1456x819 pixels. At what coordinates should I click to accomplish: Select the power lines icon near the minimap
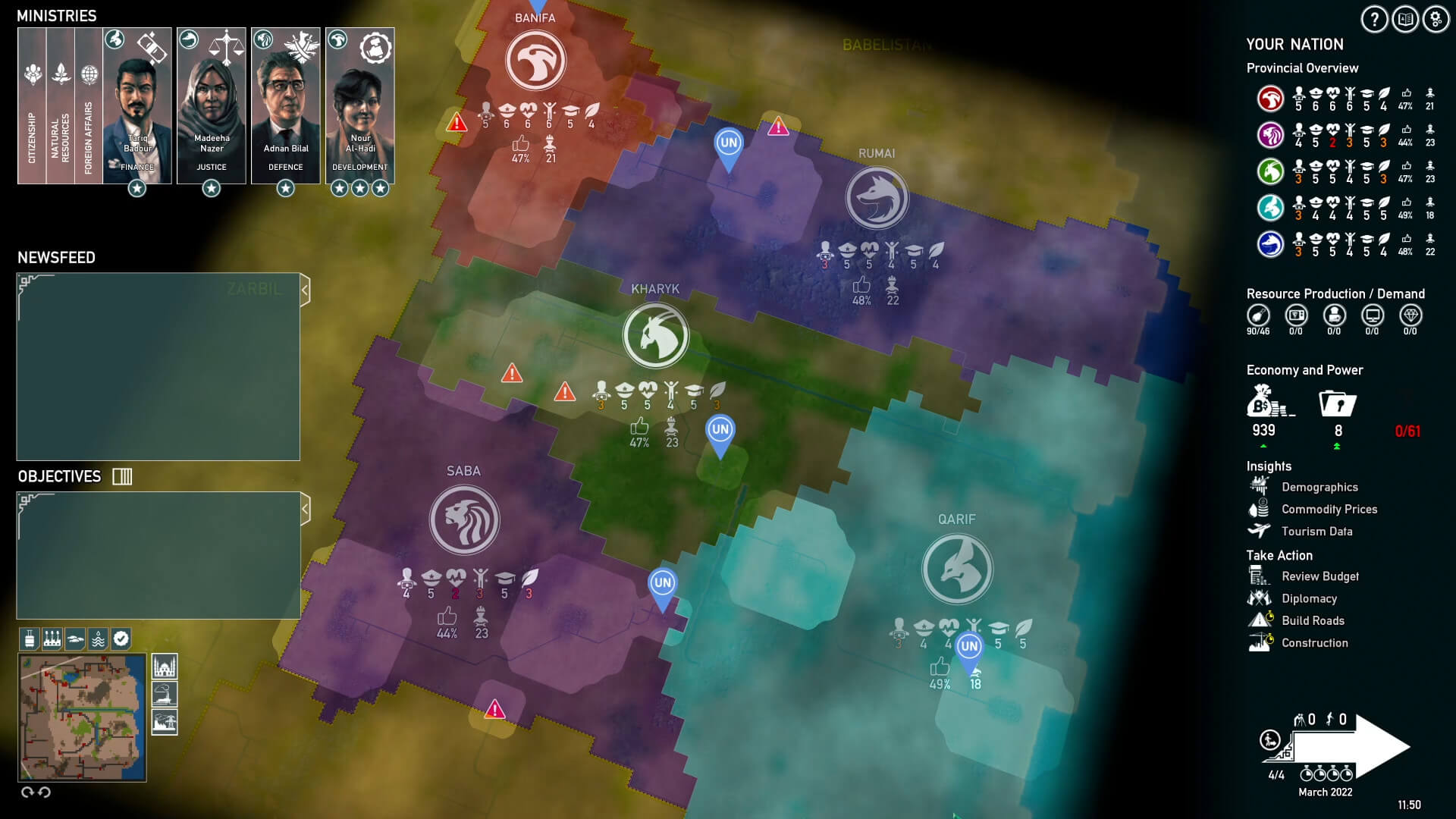[165, 723]
